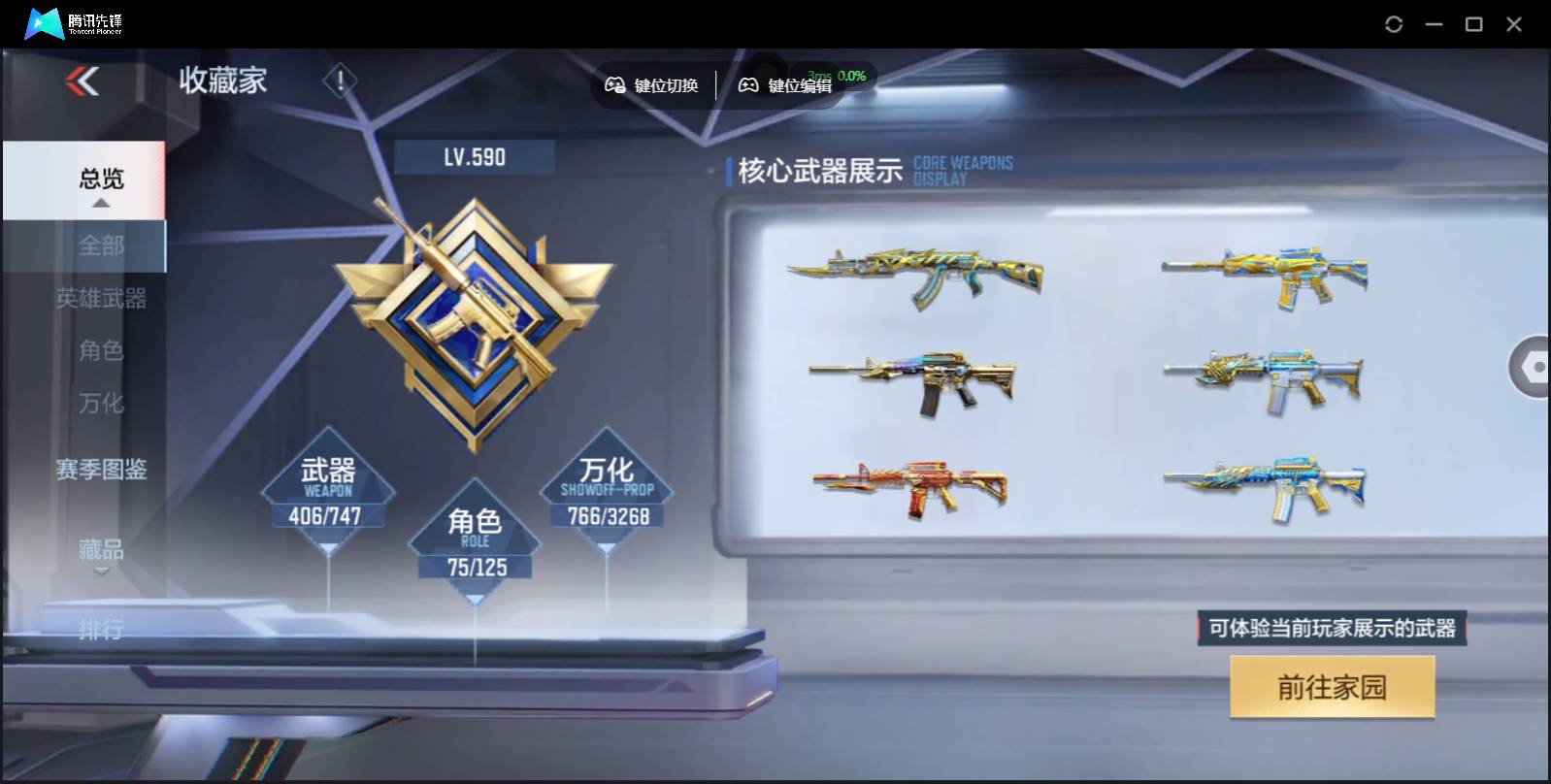Collapse the 总览 section via its up arrow

coord(100,204)
